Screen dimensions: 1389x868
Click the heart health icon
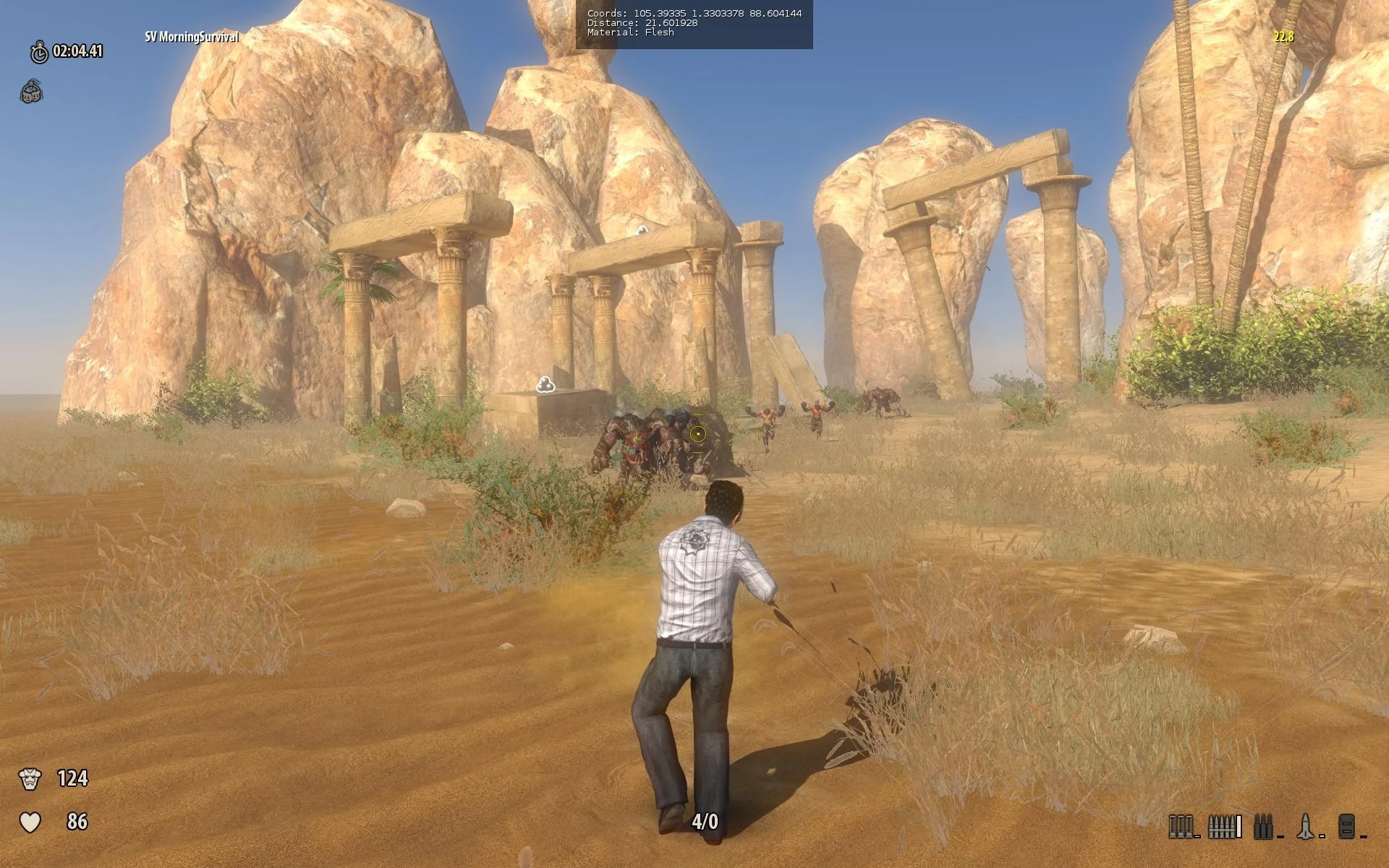(x=32, y=821)
